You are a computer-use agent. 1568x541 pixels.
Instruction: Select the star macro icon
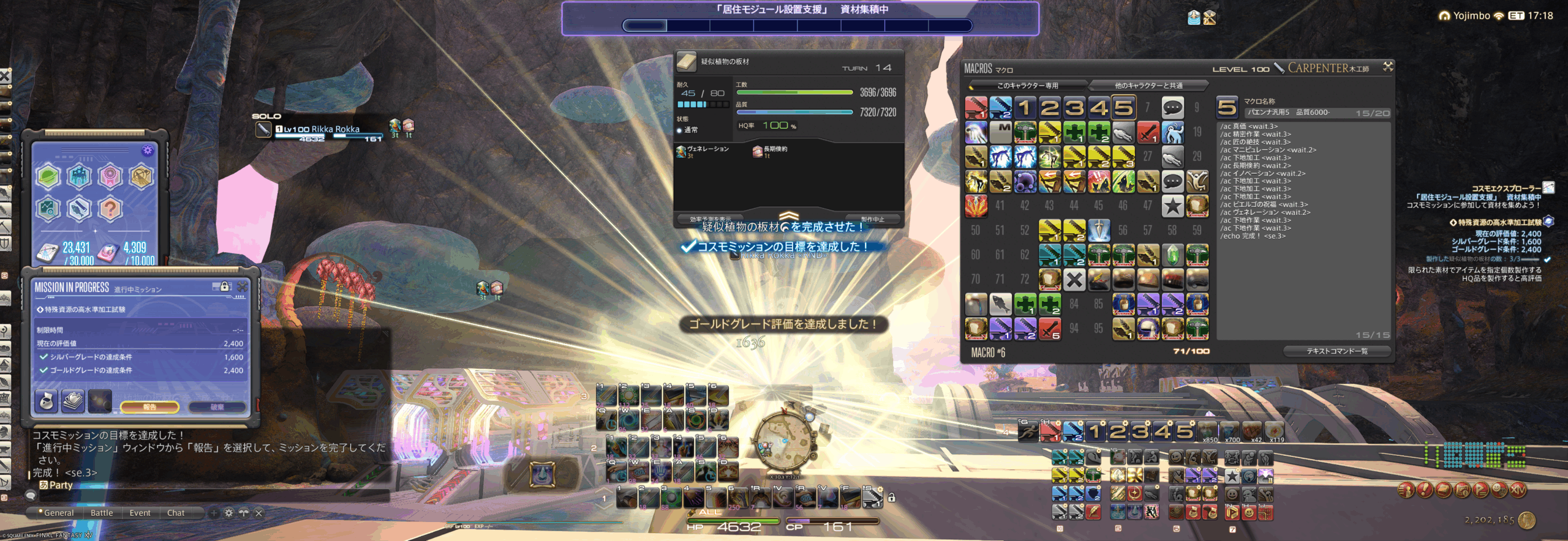click(1172, 206)
